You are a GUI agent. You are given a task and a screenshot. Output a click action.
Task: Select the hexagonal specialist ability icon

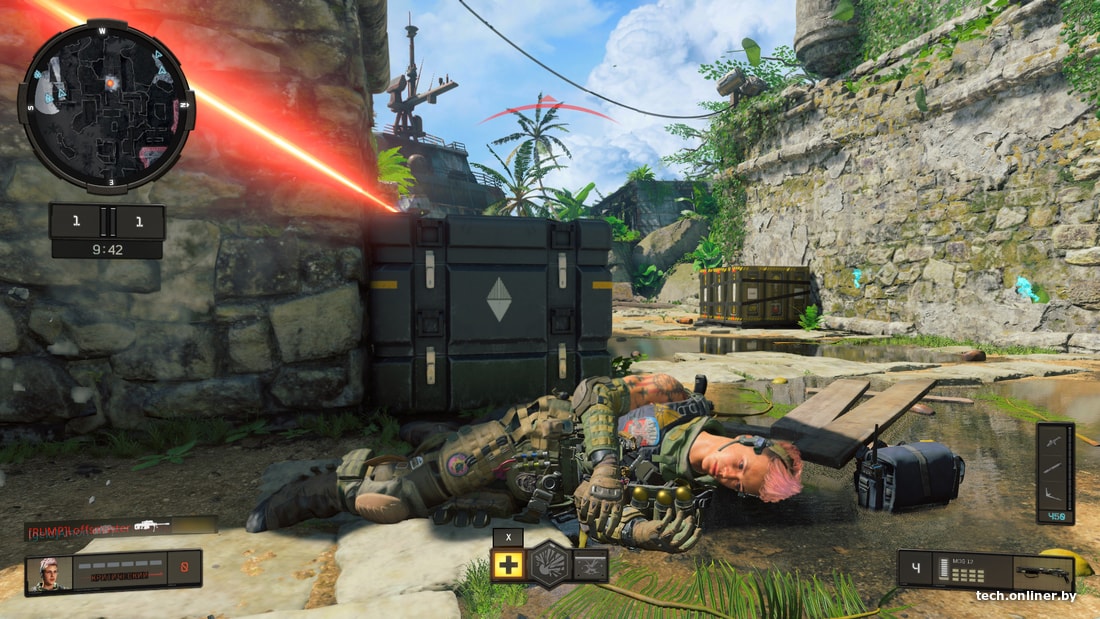[x=551, y=565]
